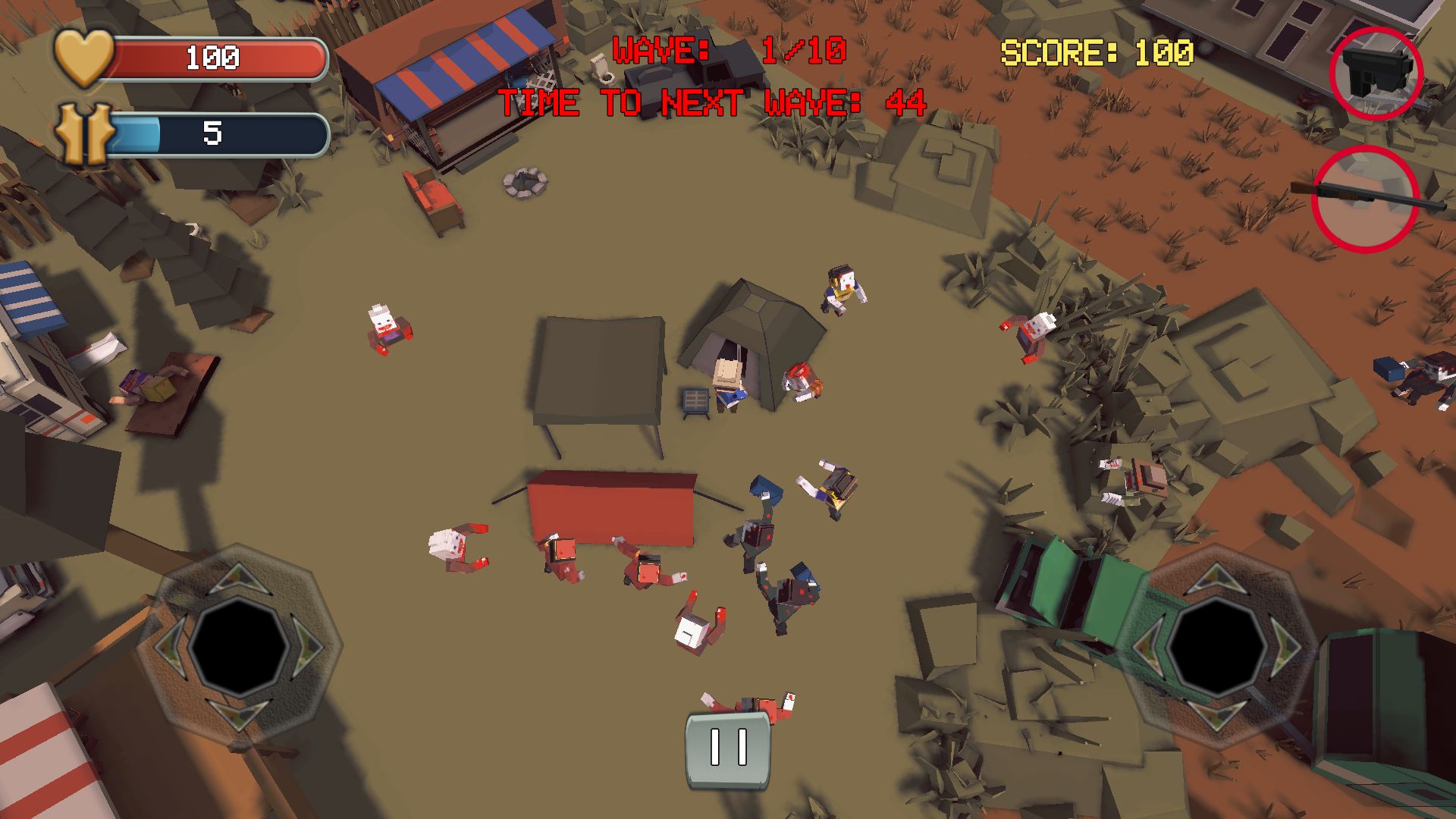Viewport: 1456px width, 819px height.
Task: Tap the left movement joystick center
Action: (x=238, y=646)
